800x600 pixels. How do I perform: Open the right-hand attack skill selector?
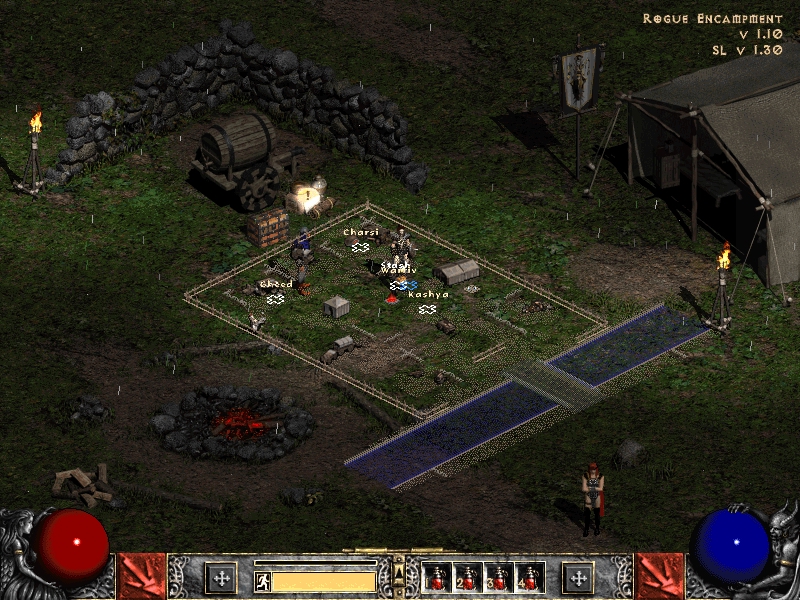click(659, 576)
